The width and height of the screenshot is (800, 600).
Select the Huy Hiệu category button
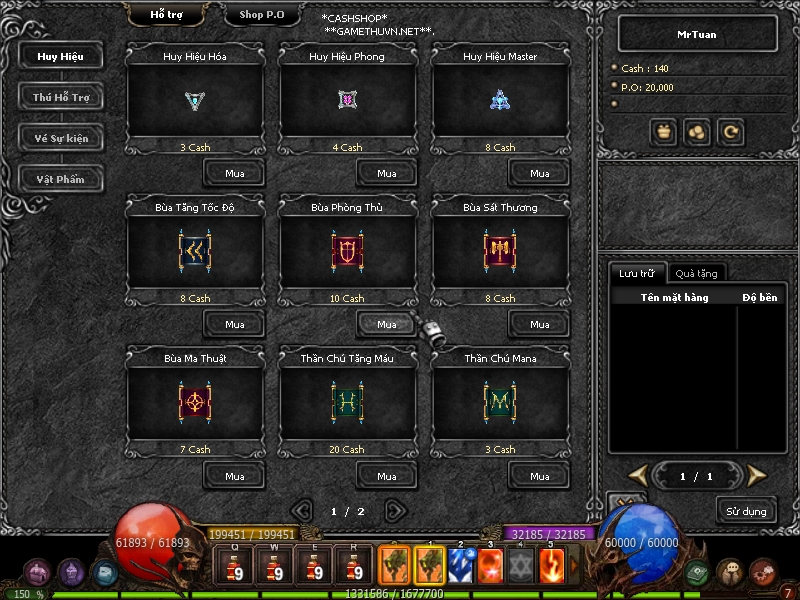pos(61,56)
